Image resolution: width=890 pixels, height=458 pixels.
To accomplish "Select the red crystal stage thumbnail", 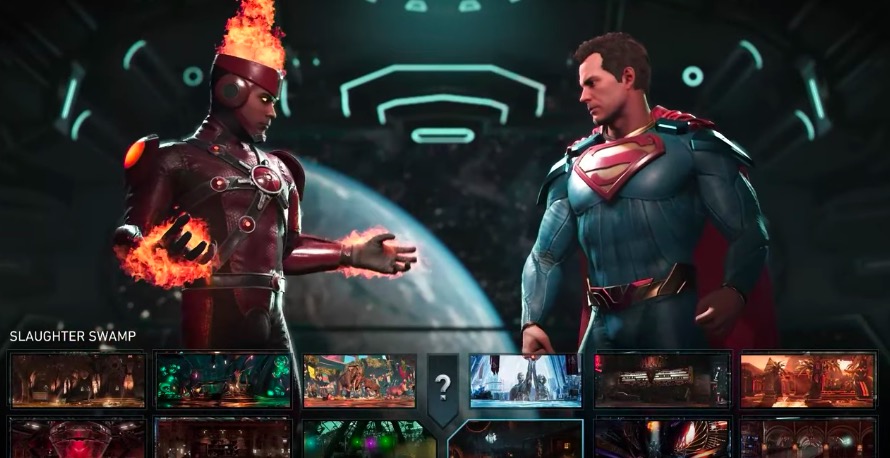I will [77, 439].
